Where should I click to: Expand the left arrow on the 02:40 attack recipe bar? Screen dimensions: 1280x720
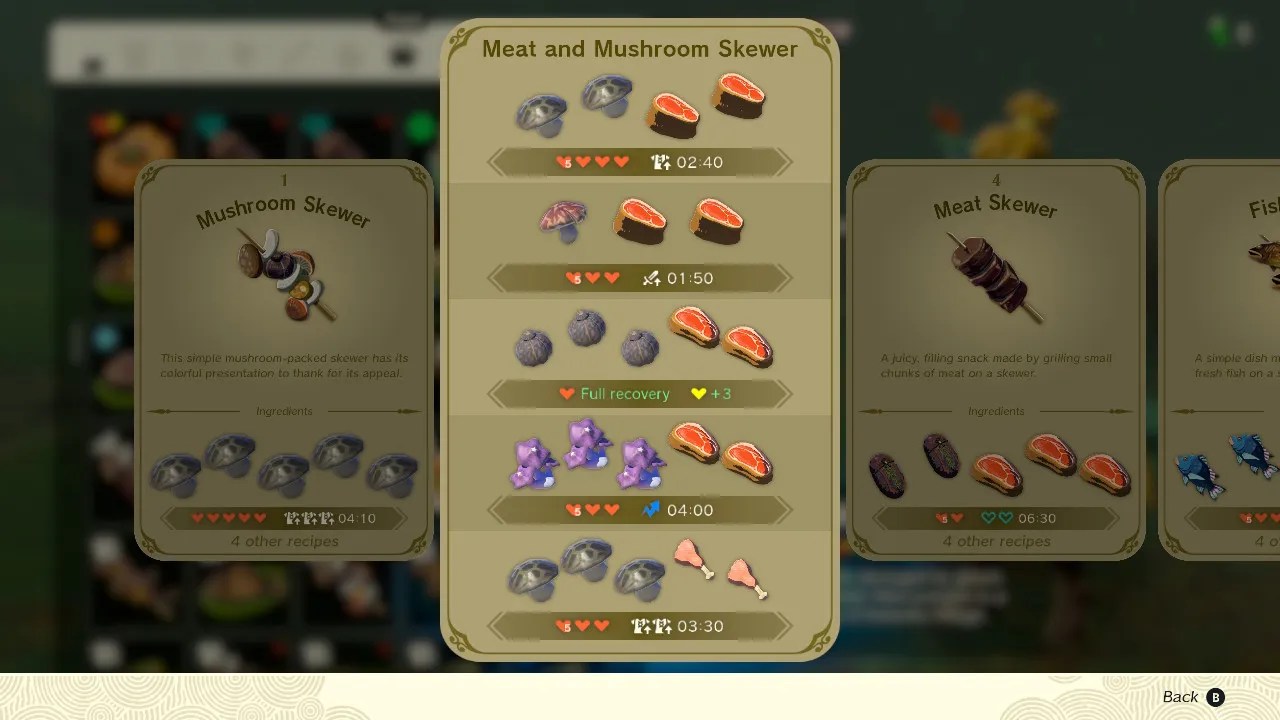click(492, 162)
